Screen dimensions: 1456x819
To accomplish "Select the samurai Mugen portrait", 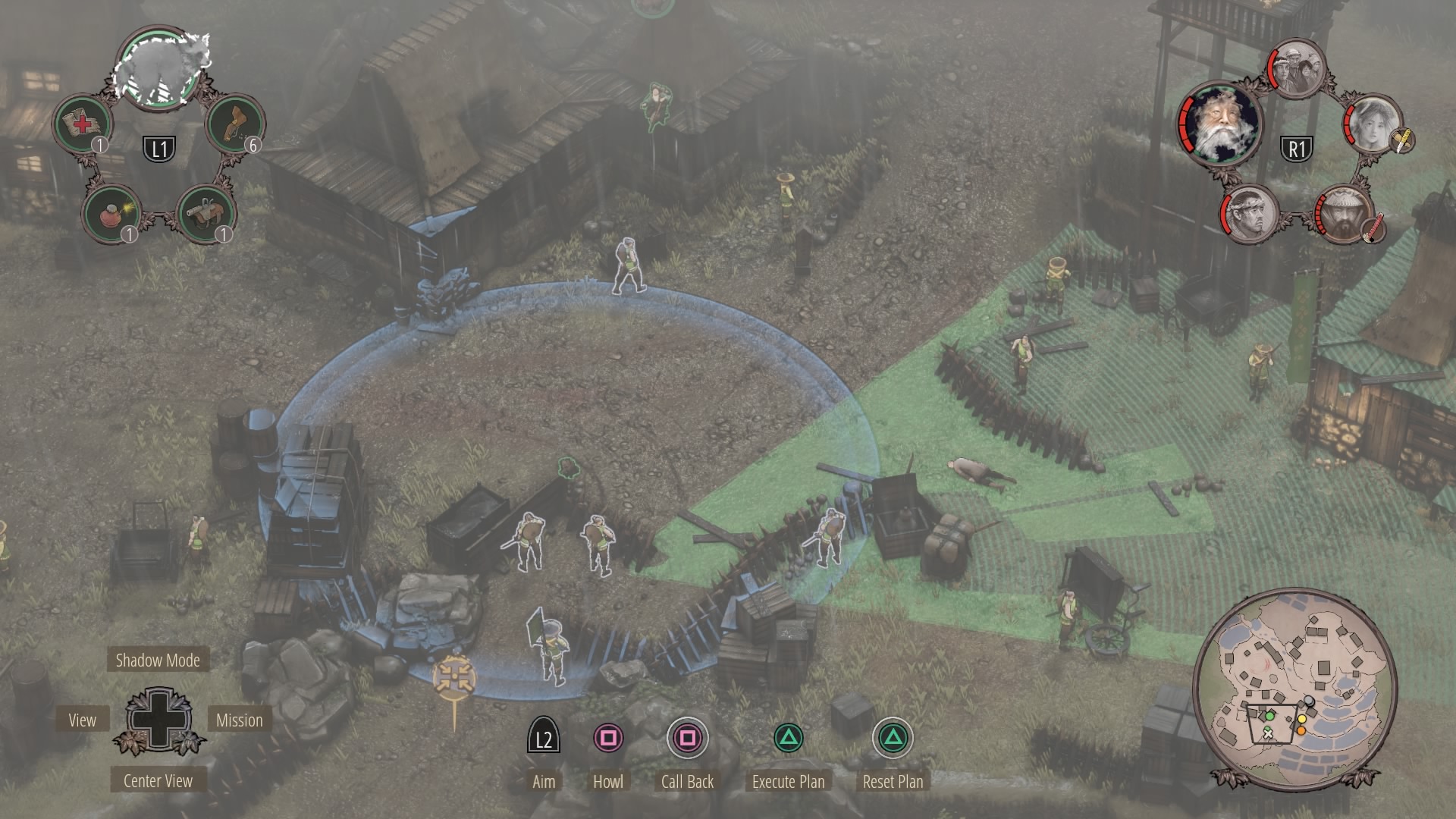I will point(1344,215).
